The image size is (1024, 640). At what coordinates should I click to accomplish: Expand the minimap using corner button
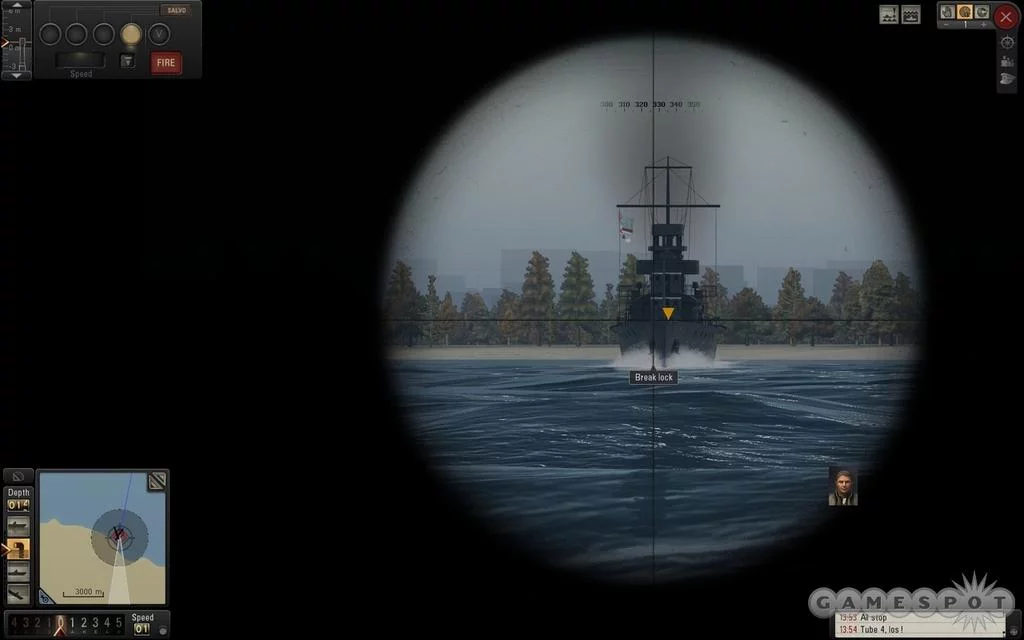[157, 482]
